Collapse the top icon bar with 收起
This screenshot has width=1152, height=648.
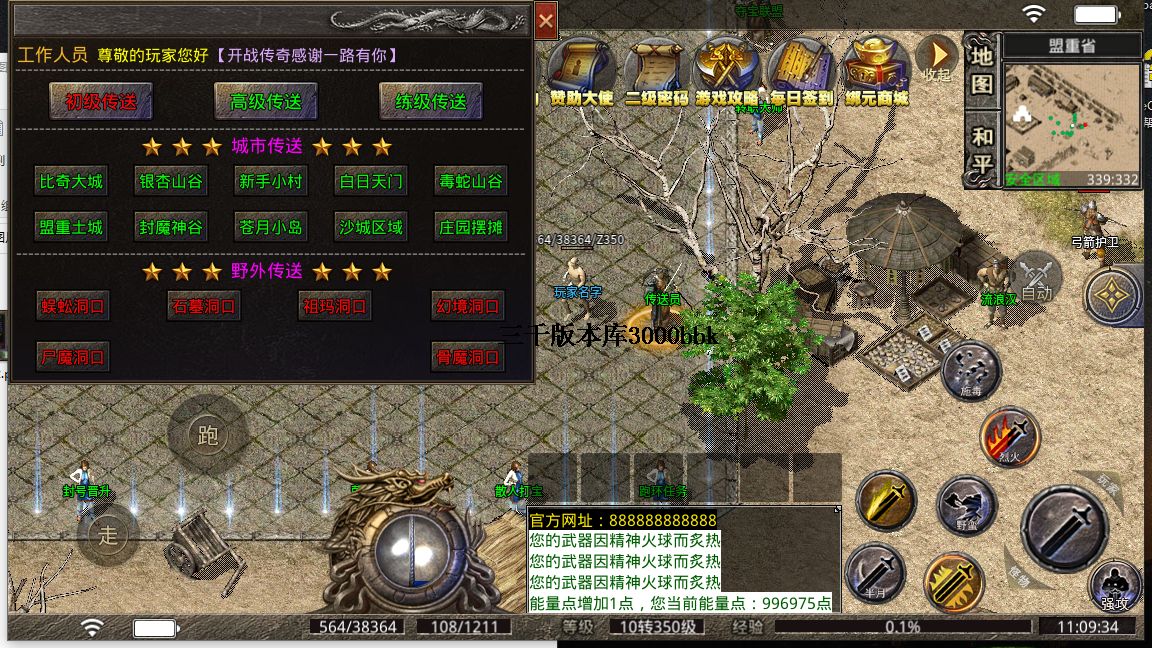(x=938, y=58)
